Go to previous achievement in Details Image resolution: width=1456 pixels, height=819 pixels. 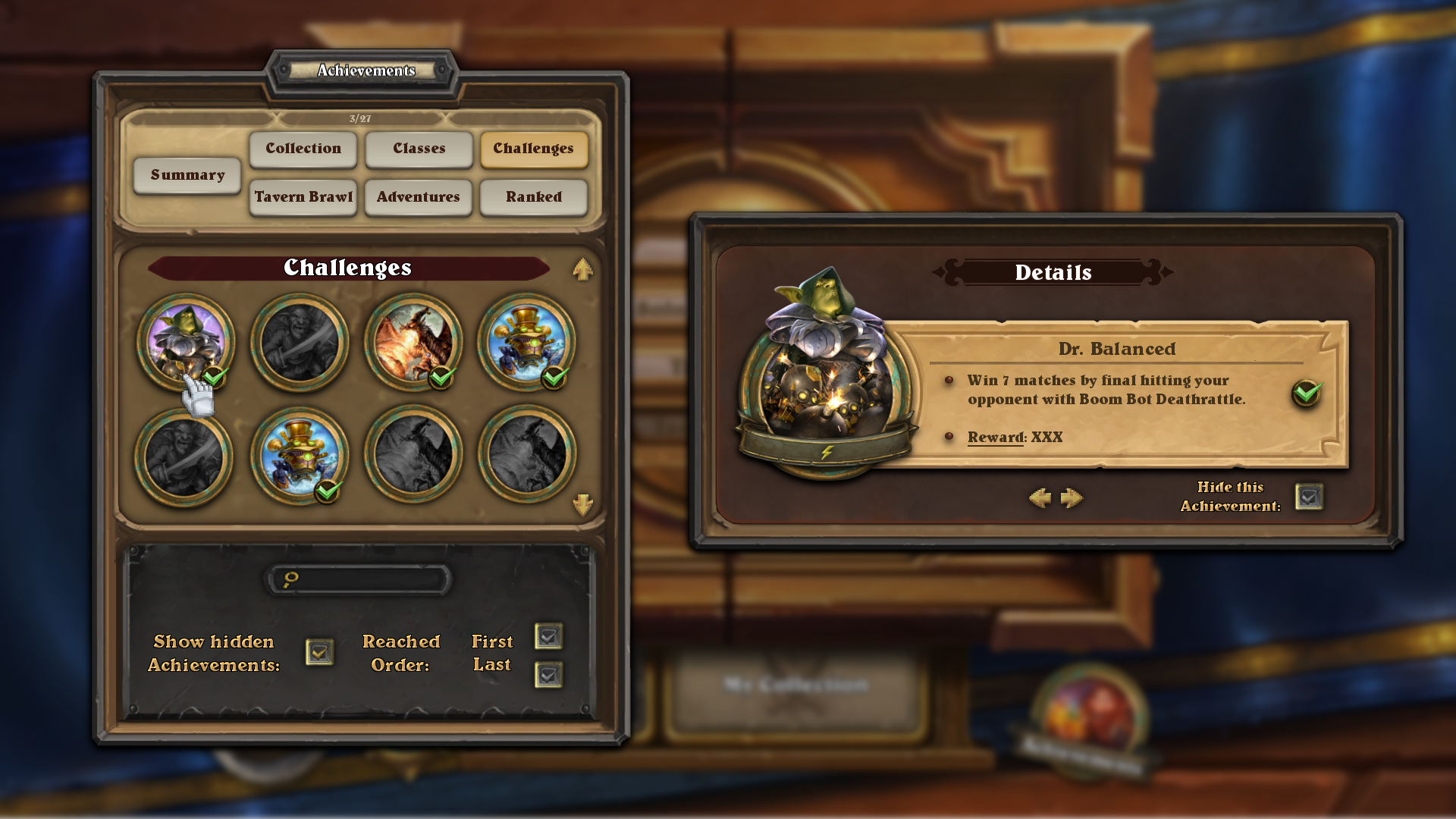click(1040, 498)
